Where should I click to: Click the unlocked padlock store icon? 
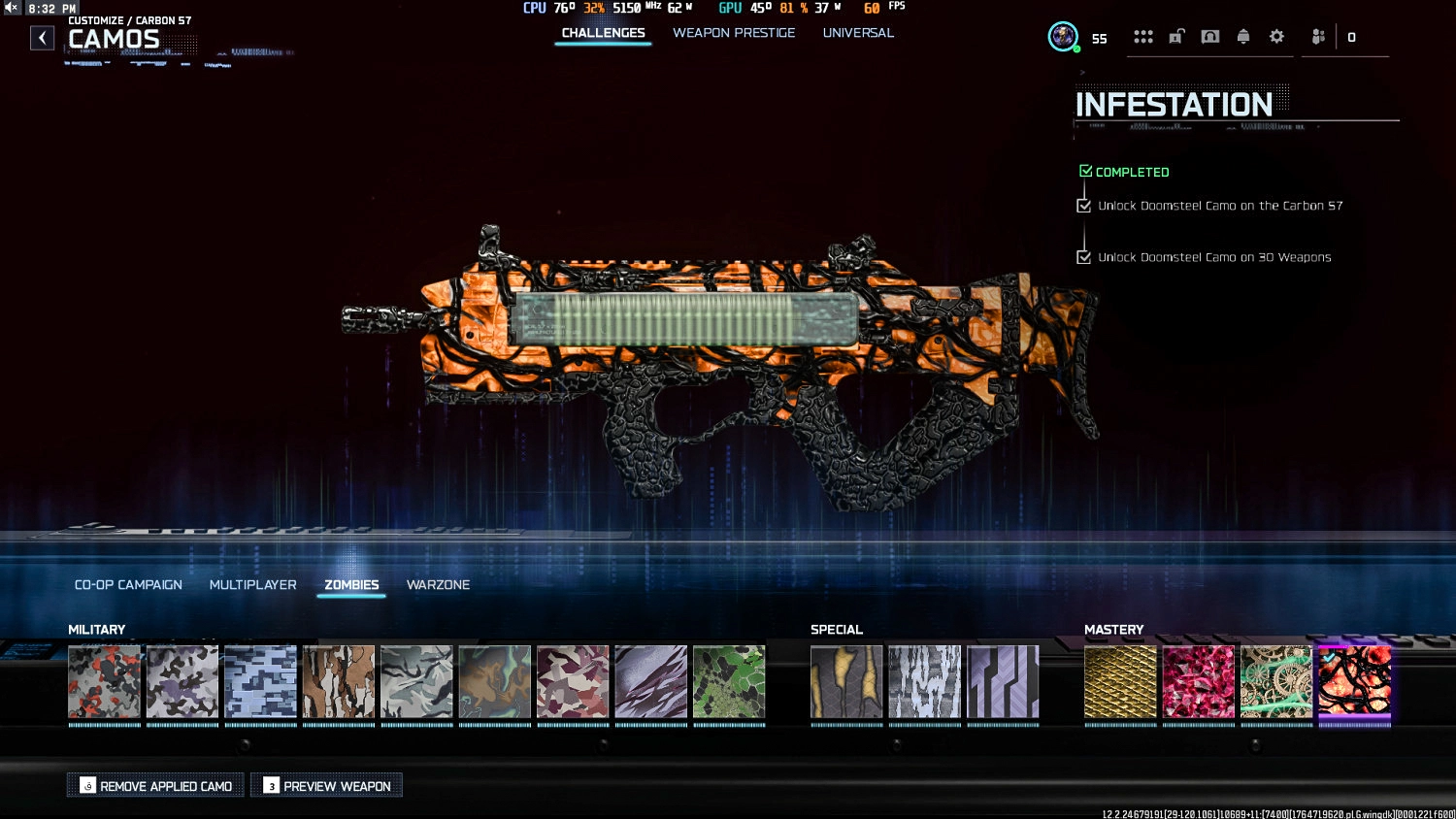pyautogui.click(x=1176, y=36)
